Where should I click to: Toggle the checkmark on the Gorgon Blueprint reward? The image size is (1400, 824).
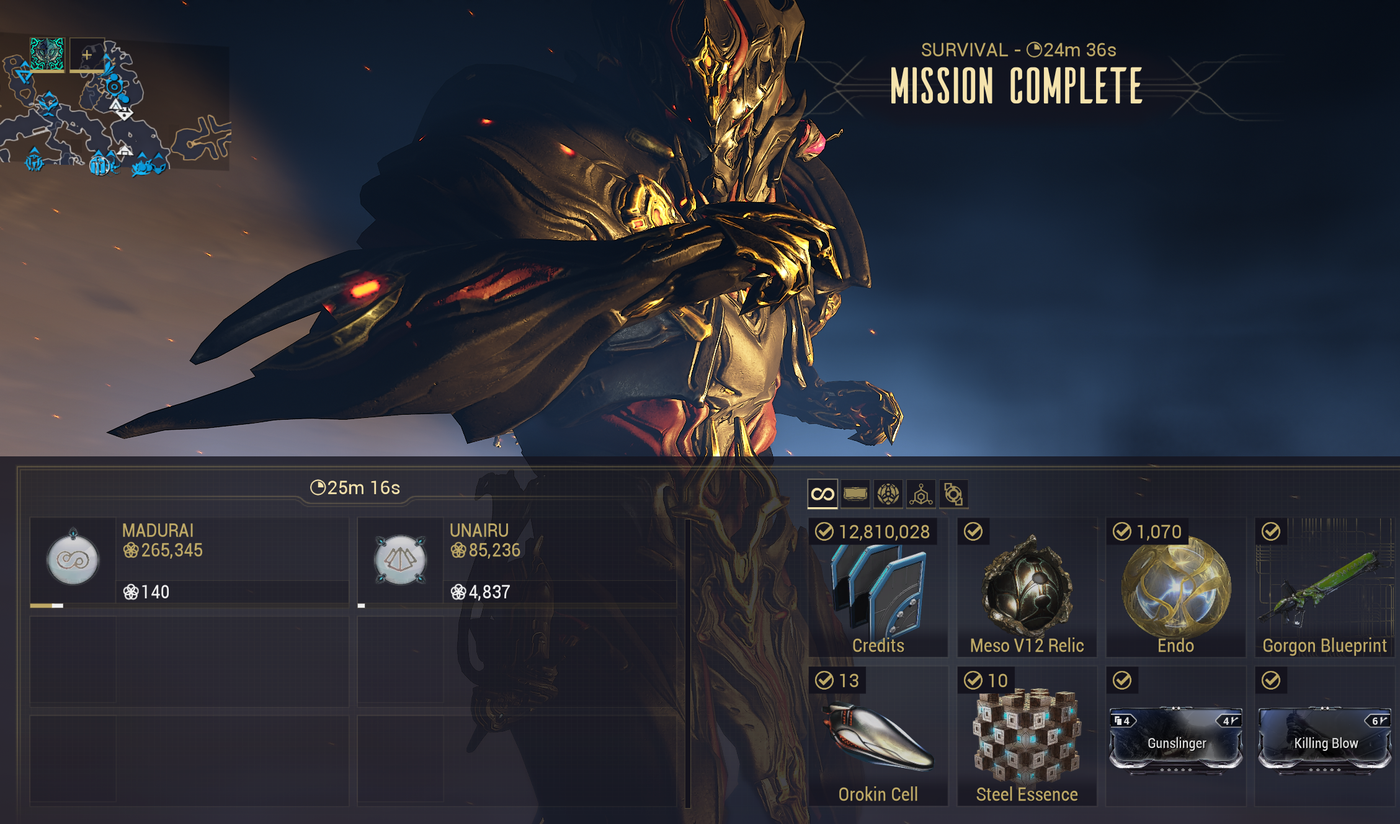coord(1271,532)
